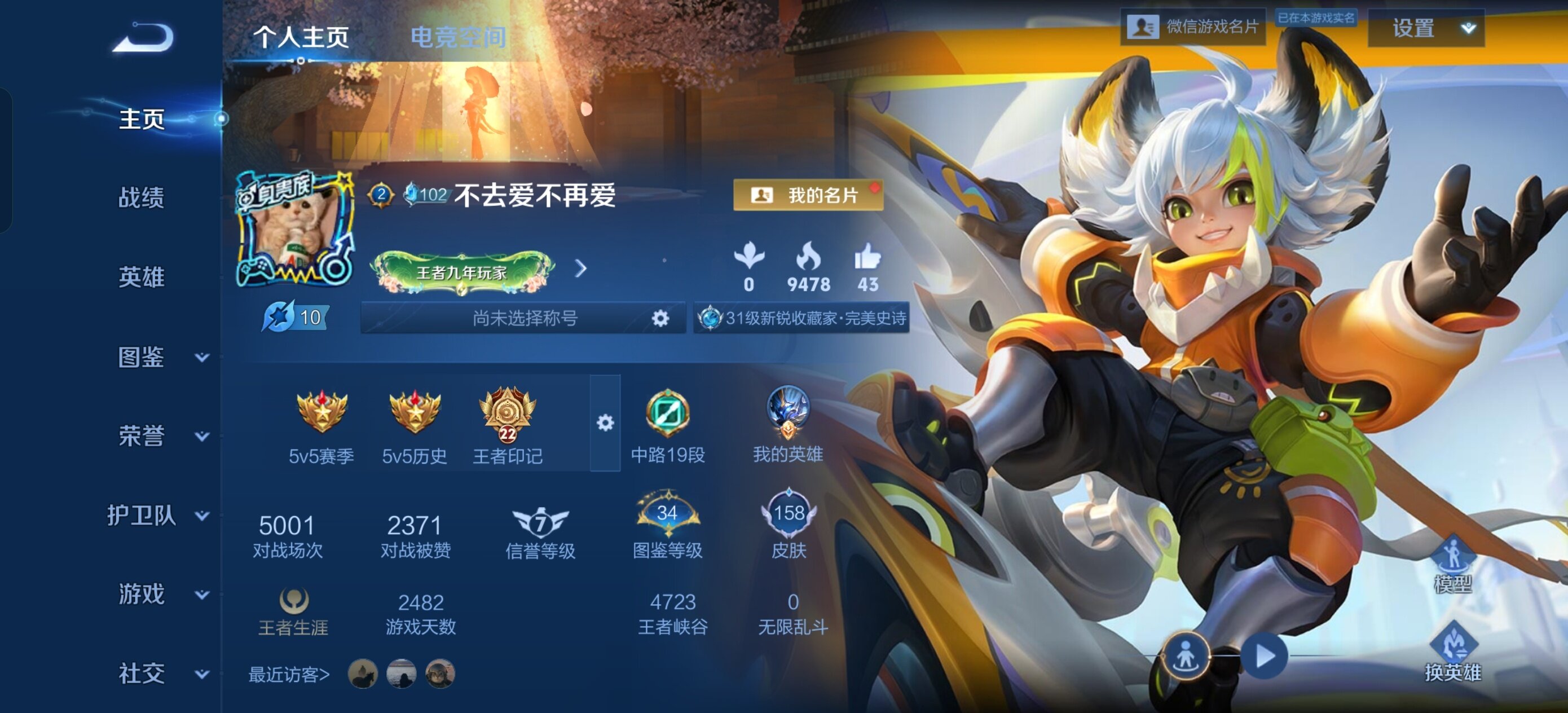Expand the 图鉴 sidebar section

(x=160, y=358)
